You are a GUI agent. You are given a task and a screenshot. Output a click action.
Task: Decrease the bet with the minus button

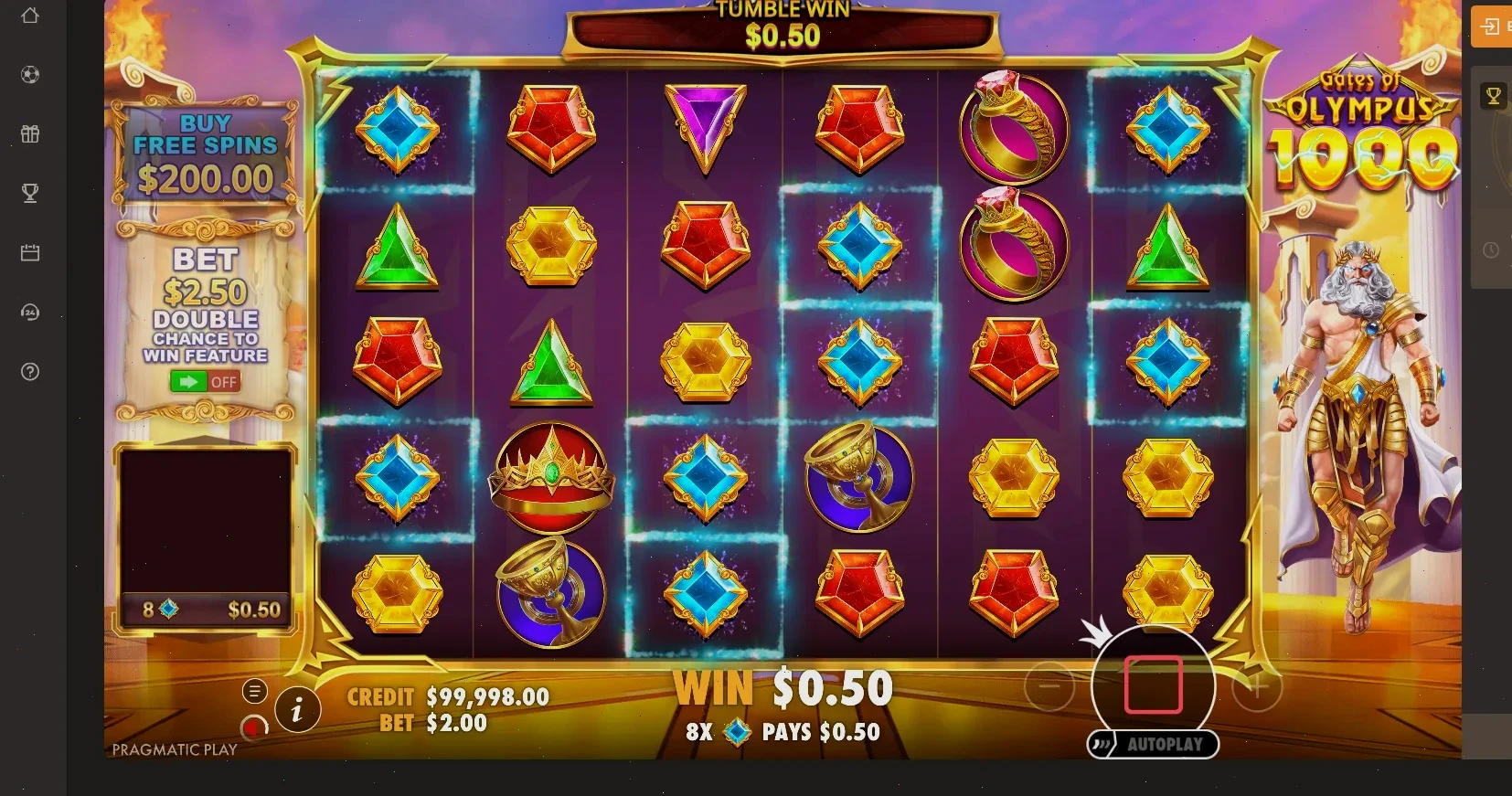click(1049, 685)
